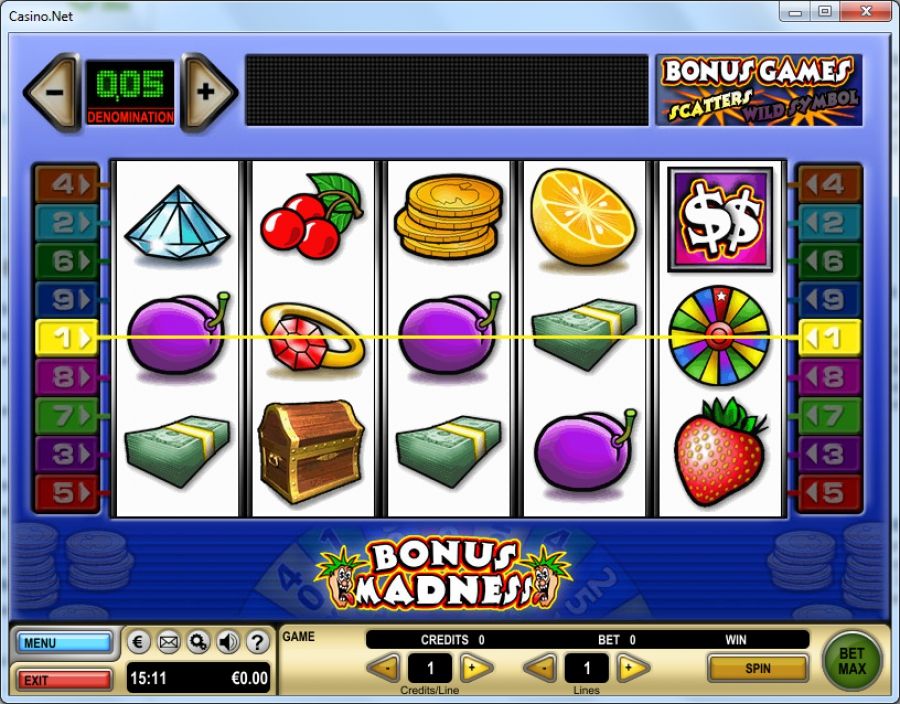This screenshot has width=900, height=704.
Task: Decrease Credits/Line with left arrow
Action: coord(384,668)
